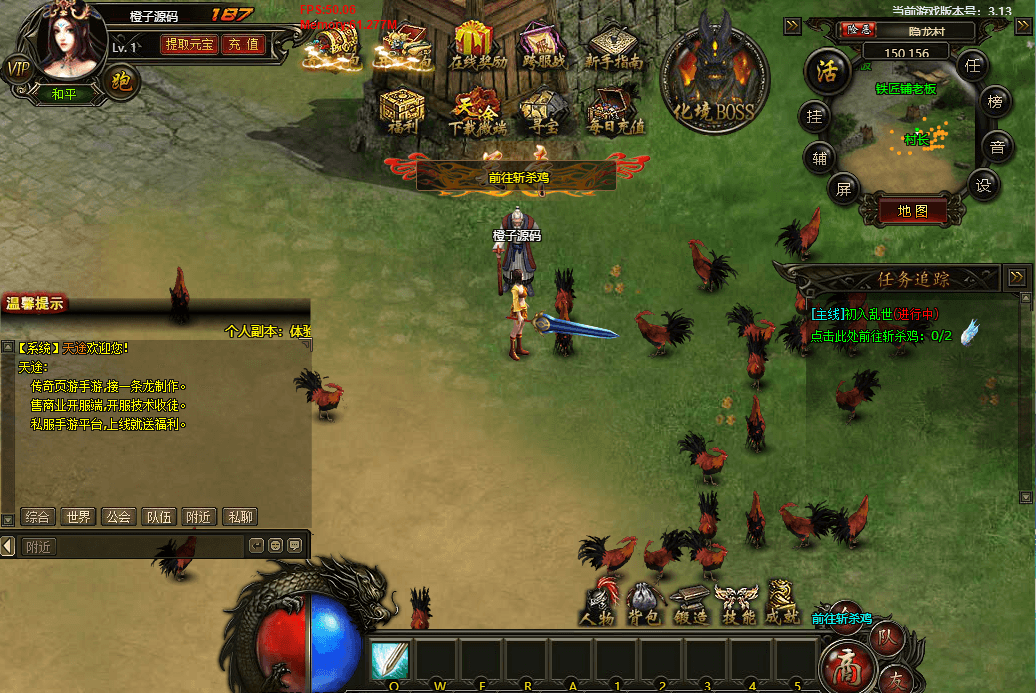The width and height of the screenshot is (1036, 693).
Task: Open the VIP badge
Action: pyautogui.click(x=18, y=68)
